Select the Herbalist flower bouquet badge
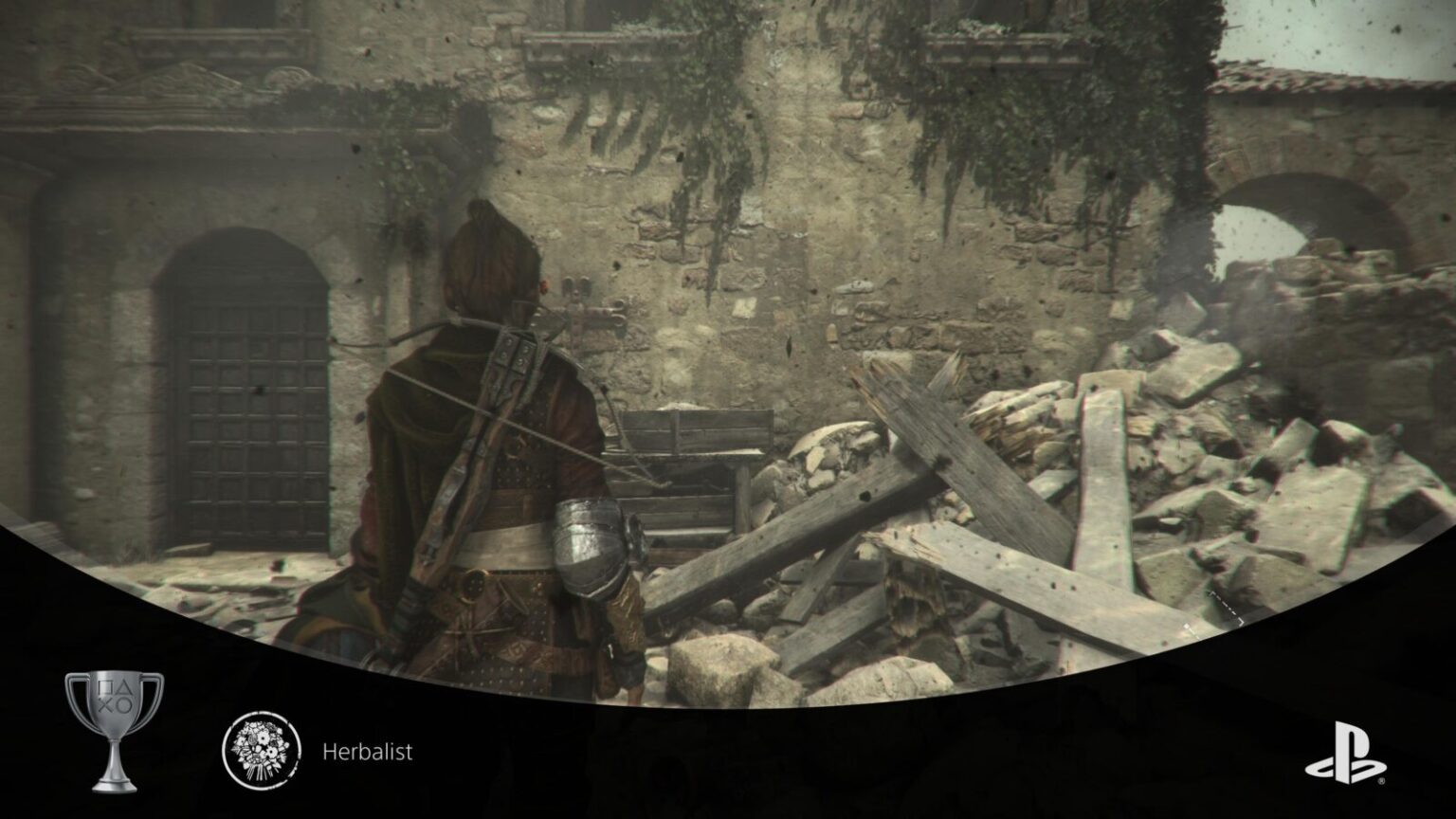 click(263, 746)
